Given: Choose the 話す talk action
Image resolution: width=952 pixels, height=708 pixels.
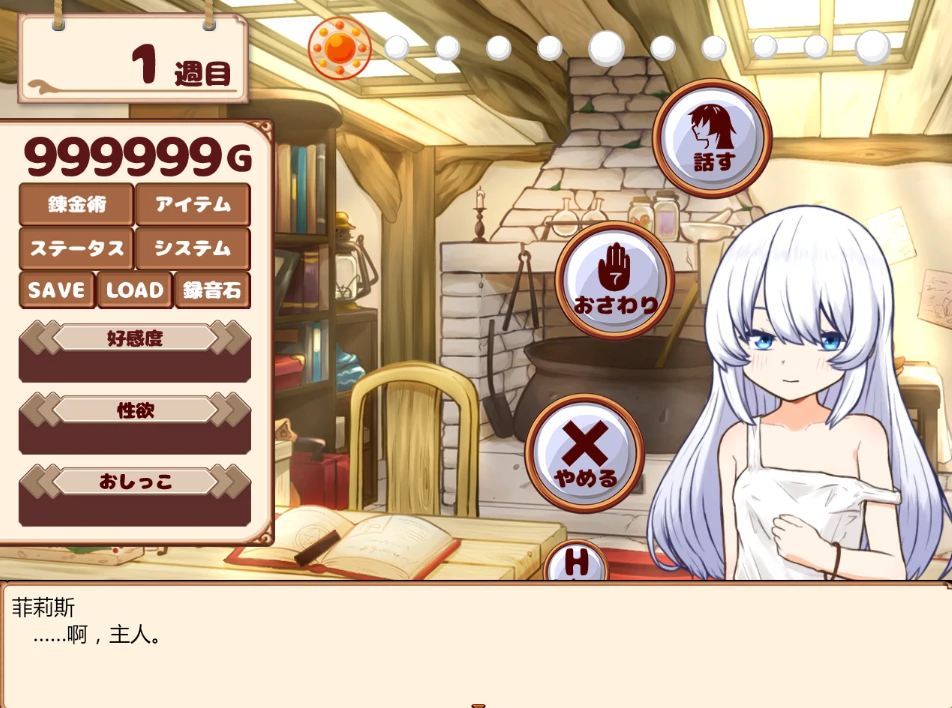Looking at the screenshot, I should pyautogui.click(x=712, y=138).
